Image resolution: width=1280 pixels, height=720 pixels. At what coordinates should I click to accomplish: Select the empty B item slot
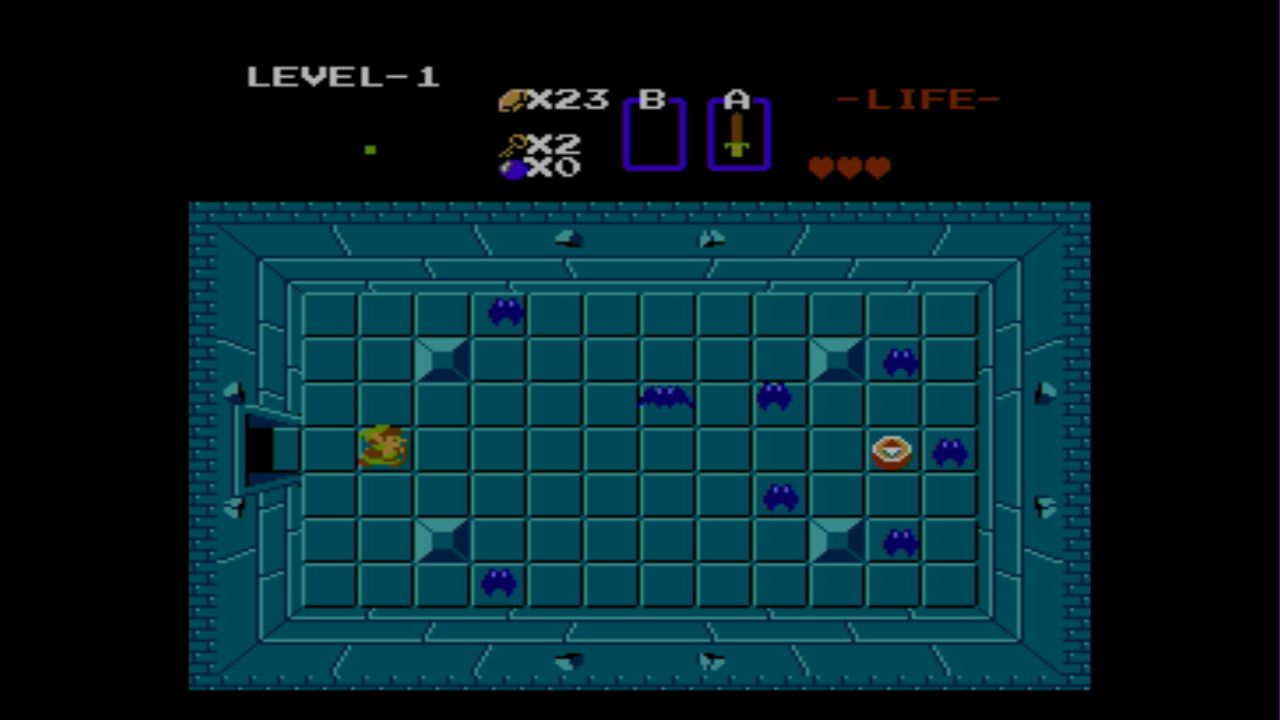point(653,135)
